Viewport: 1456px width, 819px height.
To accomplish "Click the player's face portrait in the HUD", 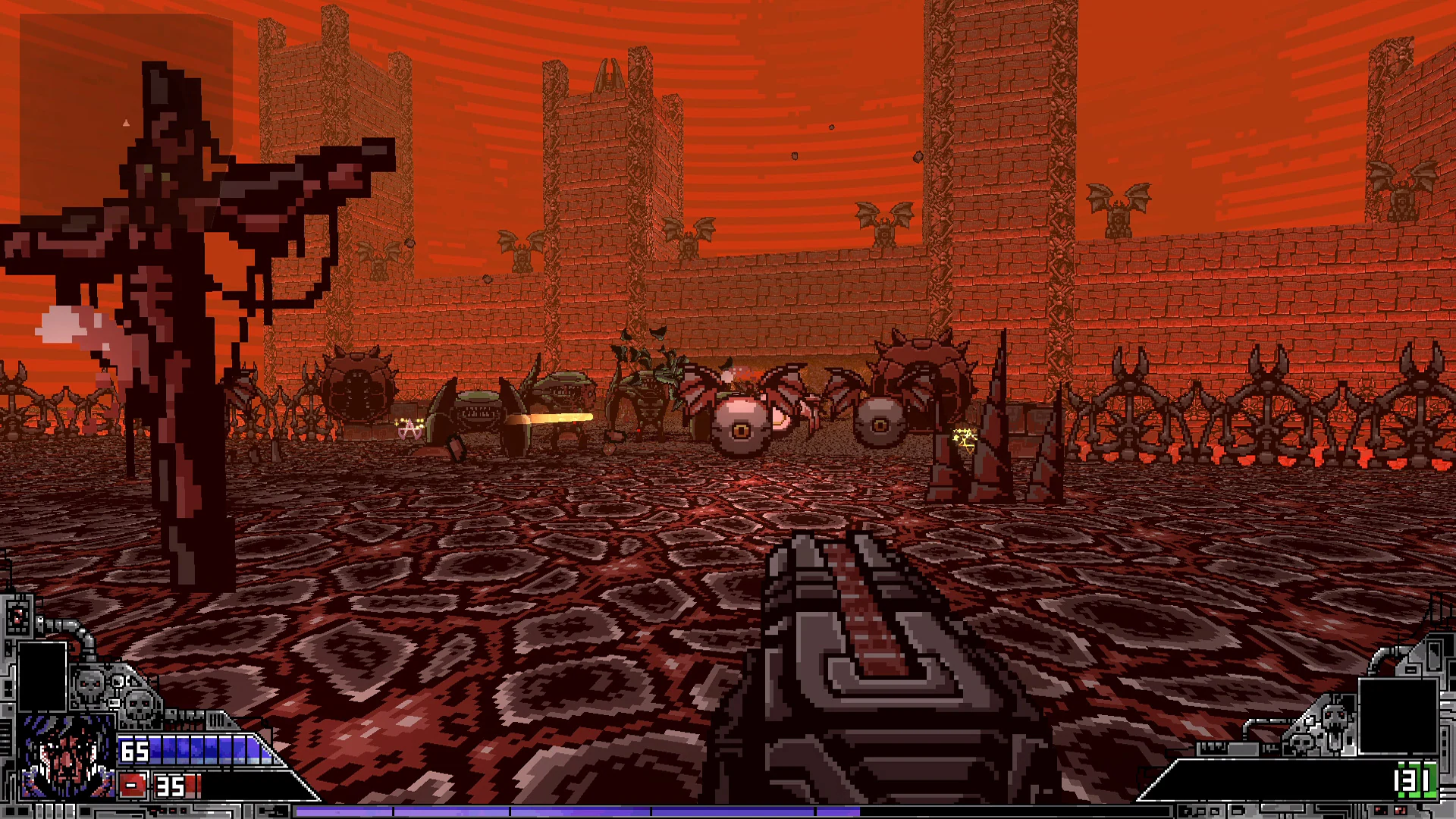I will point(64,758).
